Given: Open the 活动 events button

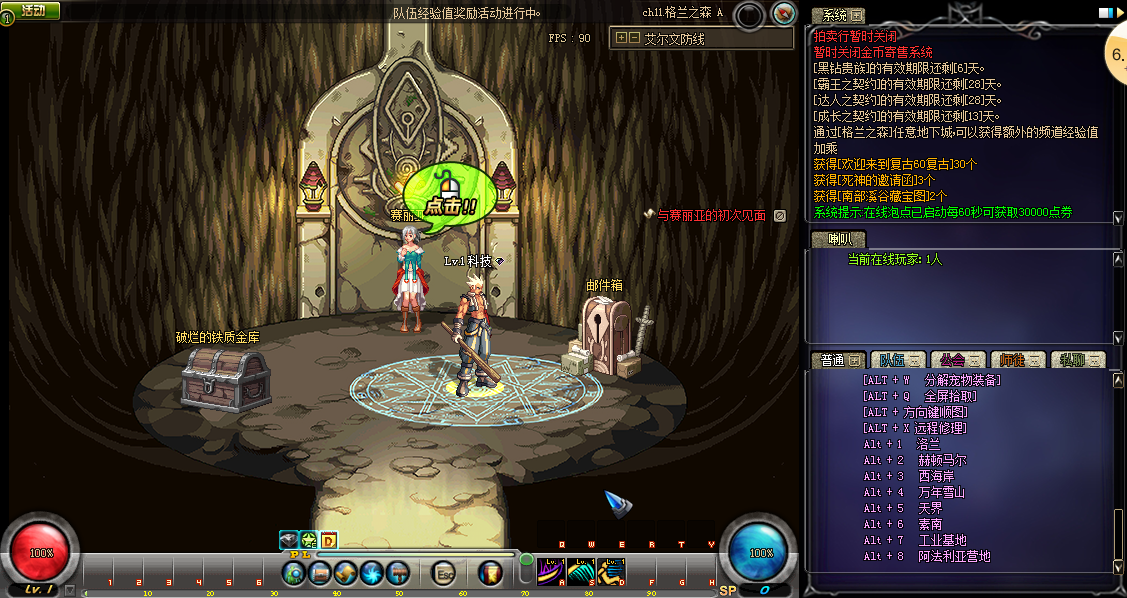Looking at the screenshot, I should click(x=32, y=10).
